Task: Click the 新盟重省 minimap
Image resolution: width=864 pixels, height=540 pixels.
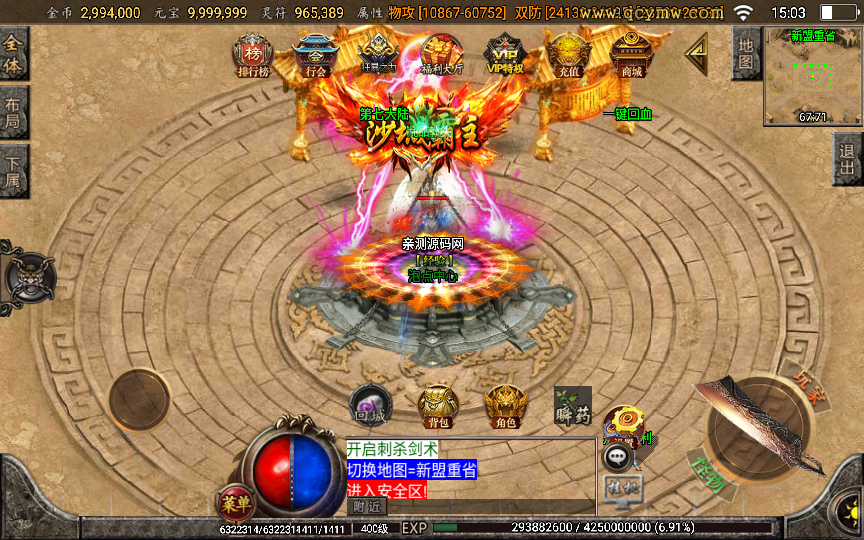Action: tap(812, 76)
